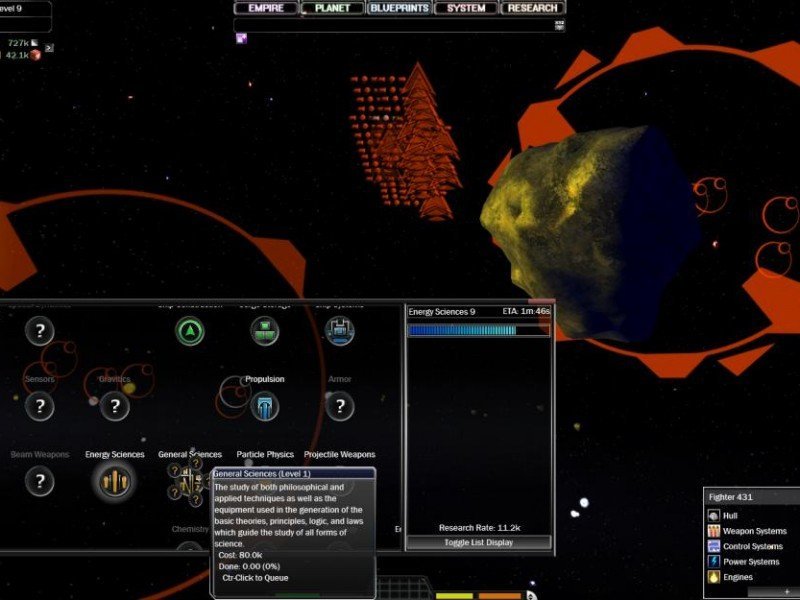The image size is (800, 600).
Task: Click the Toggle List Display button
Action: pyautogui.click(x=478, y=542)
